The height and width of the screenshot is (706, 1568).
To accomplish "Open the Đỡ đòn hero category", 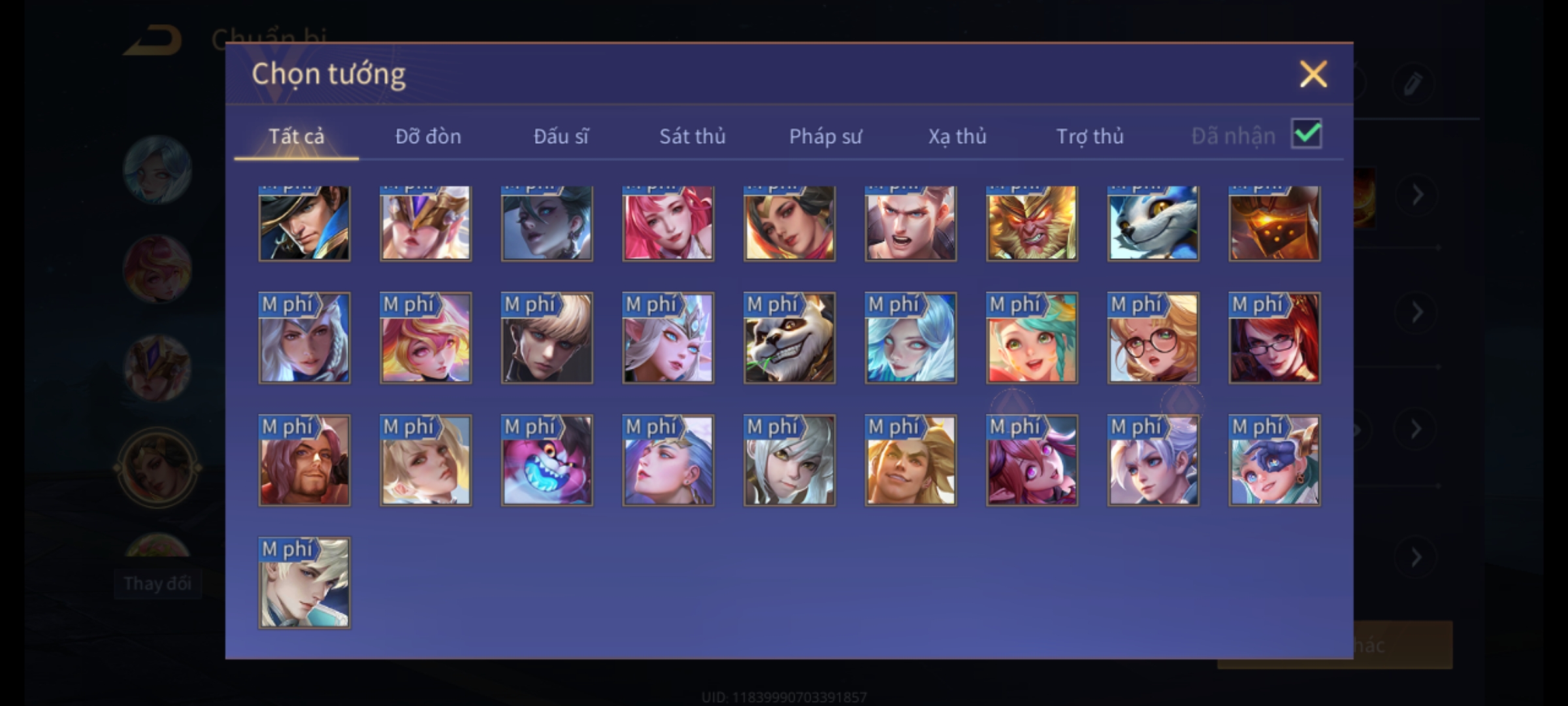I will pos(428,136).
